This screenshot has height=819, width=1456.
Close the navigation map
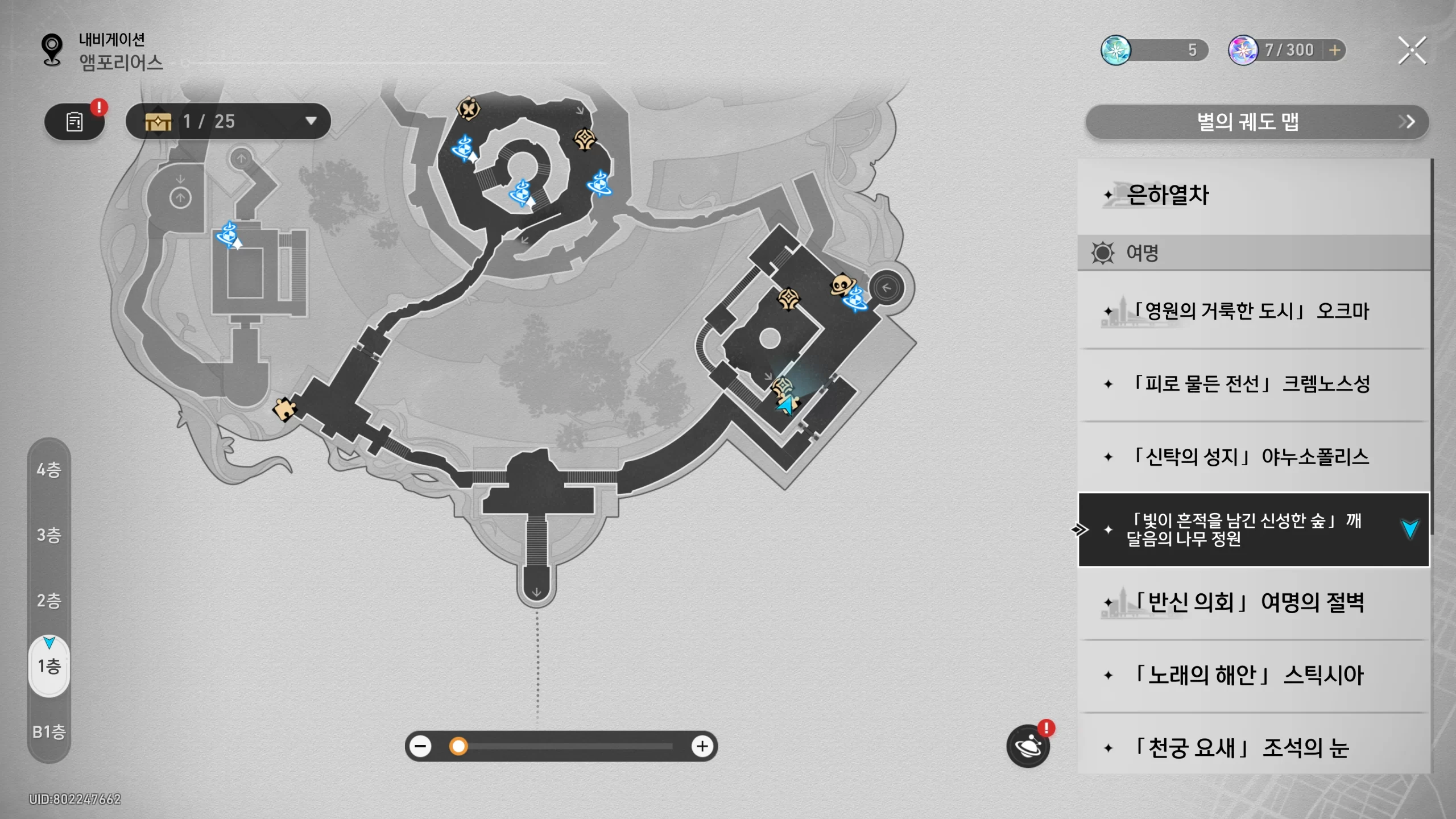[x=1412, y=51]
